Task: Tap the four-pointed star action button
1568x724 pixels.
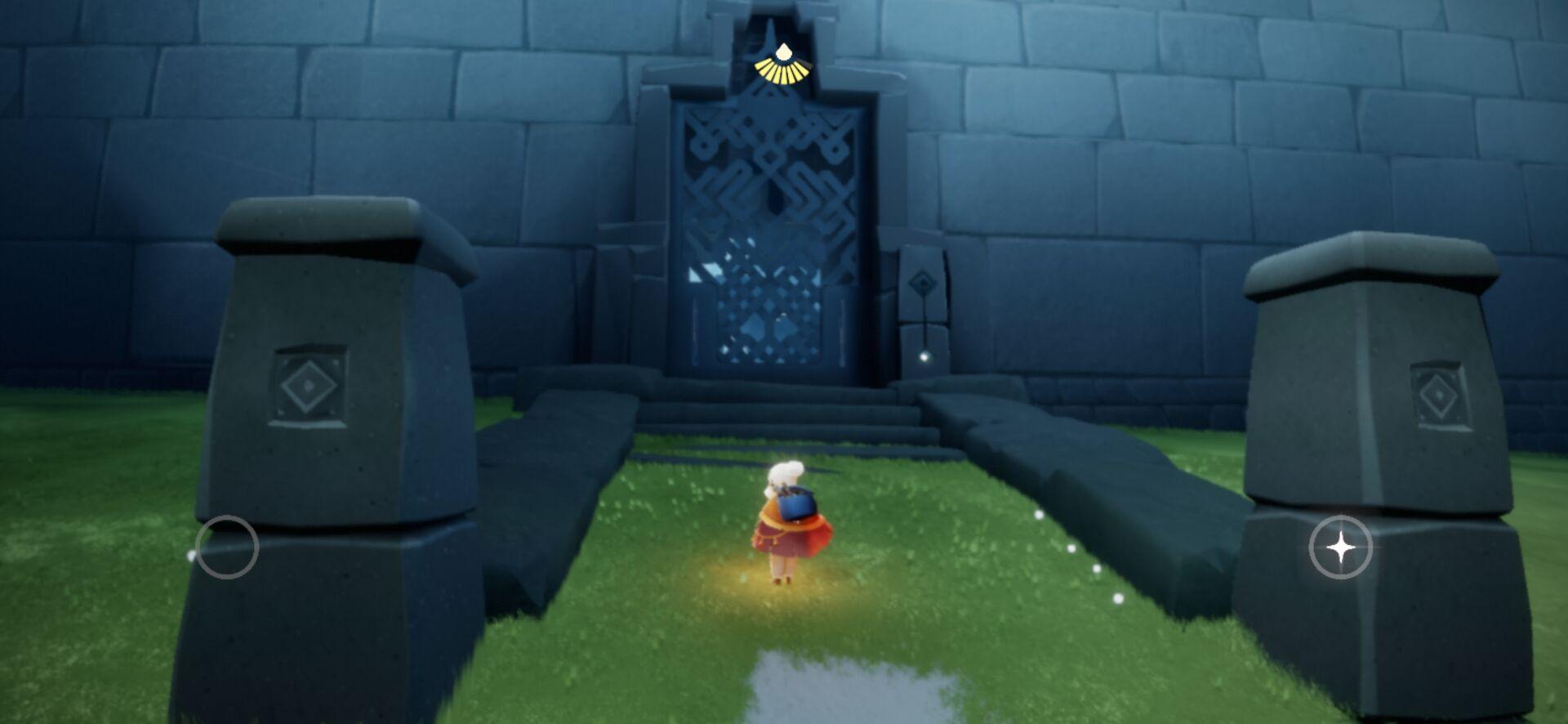Action: click(x=1340, y=547)
